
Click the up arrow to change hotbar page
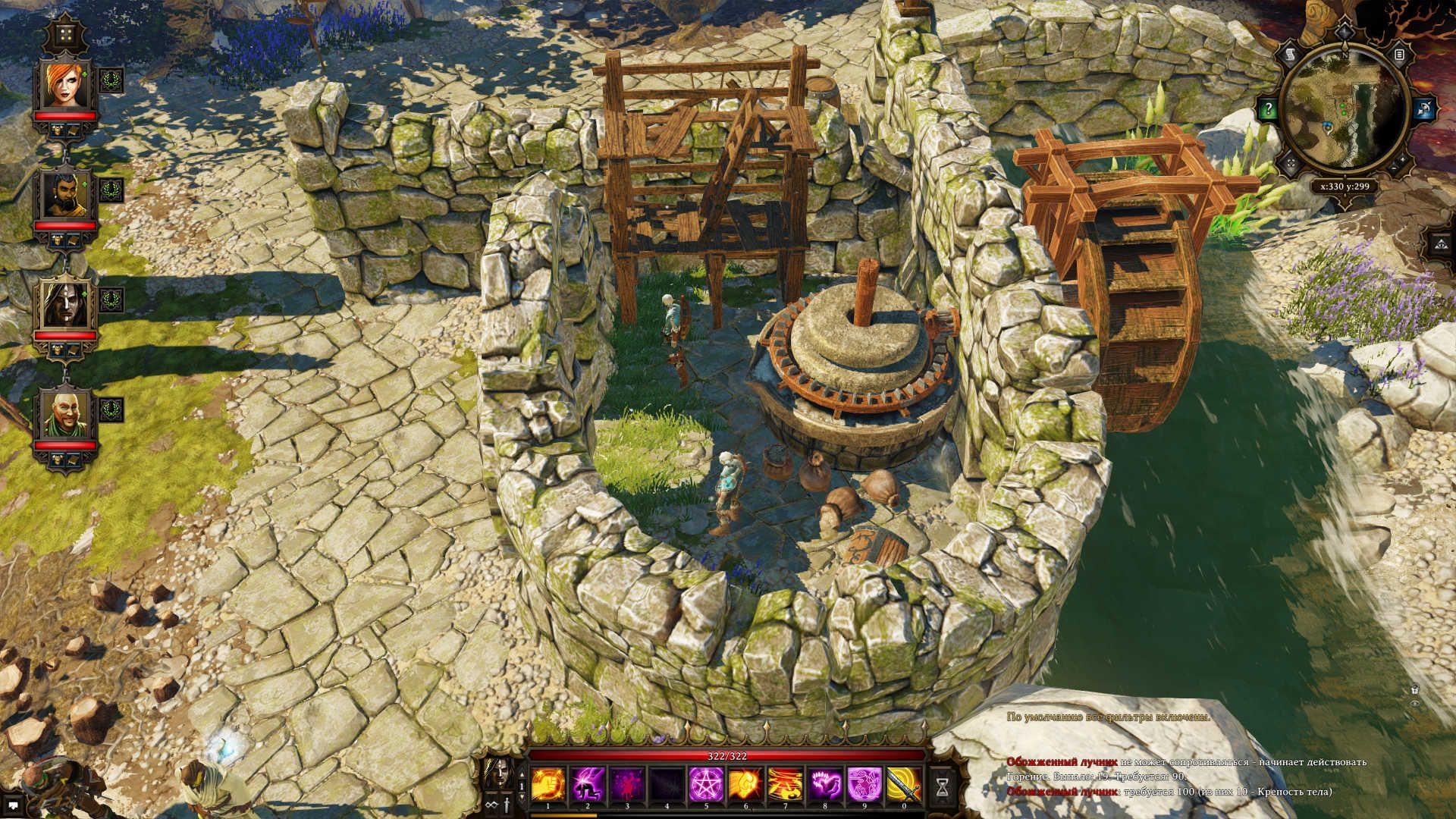click(x=521, y=775)
